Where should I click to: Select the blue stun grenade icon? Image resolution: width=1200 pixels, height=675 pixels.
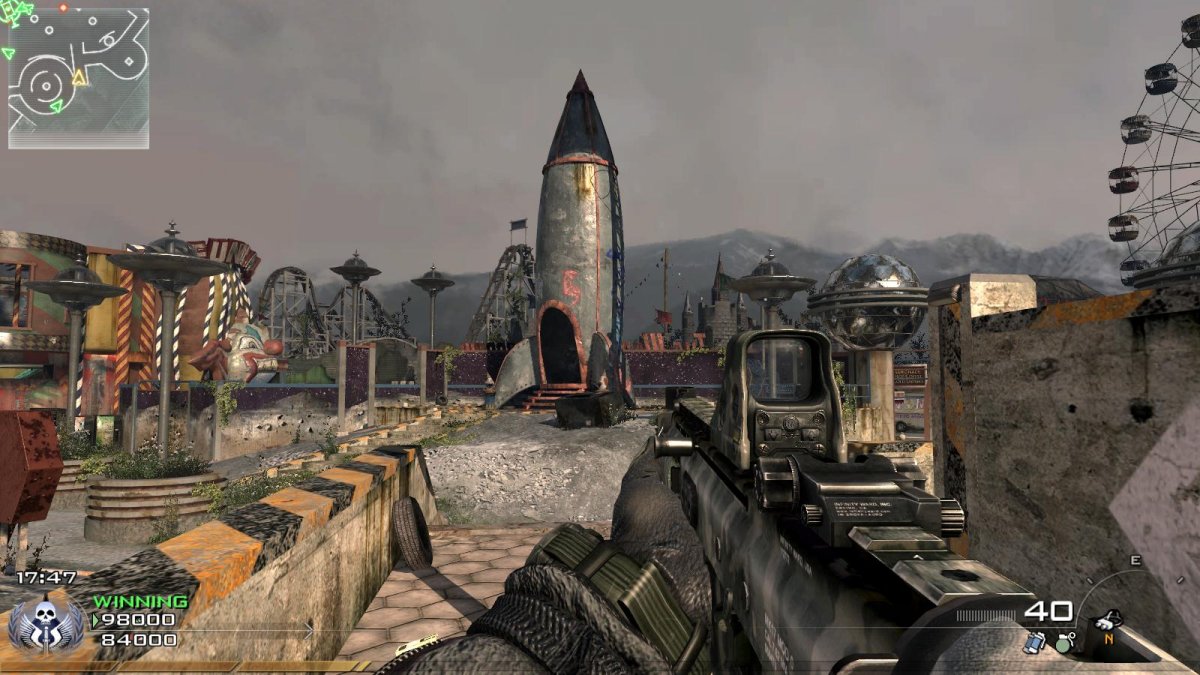click(1034, 643)
